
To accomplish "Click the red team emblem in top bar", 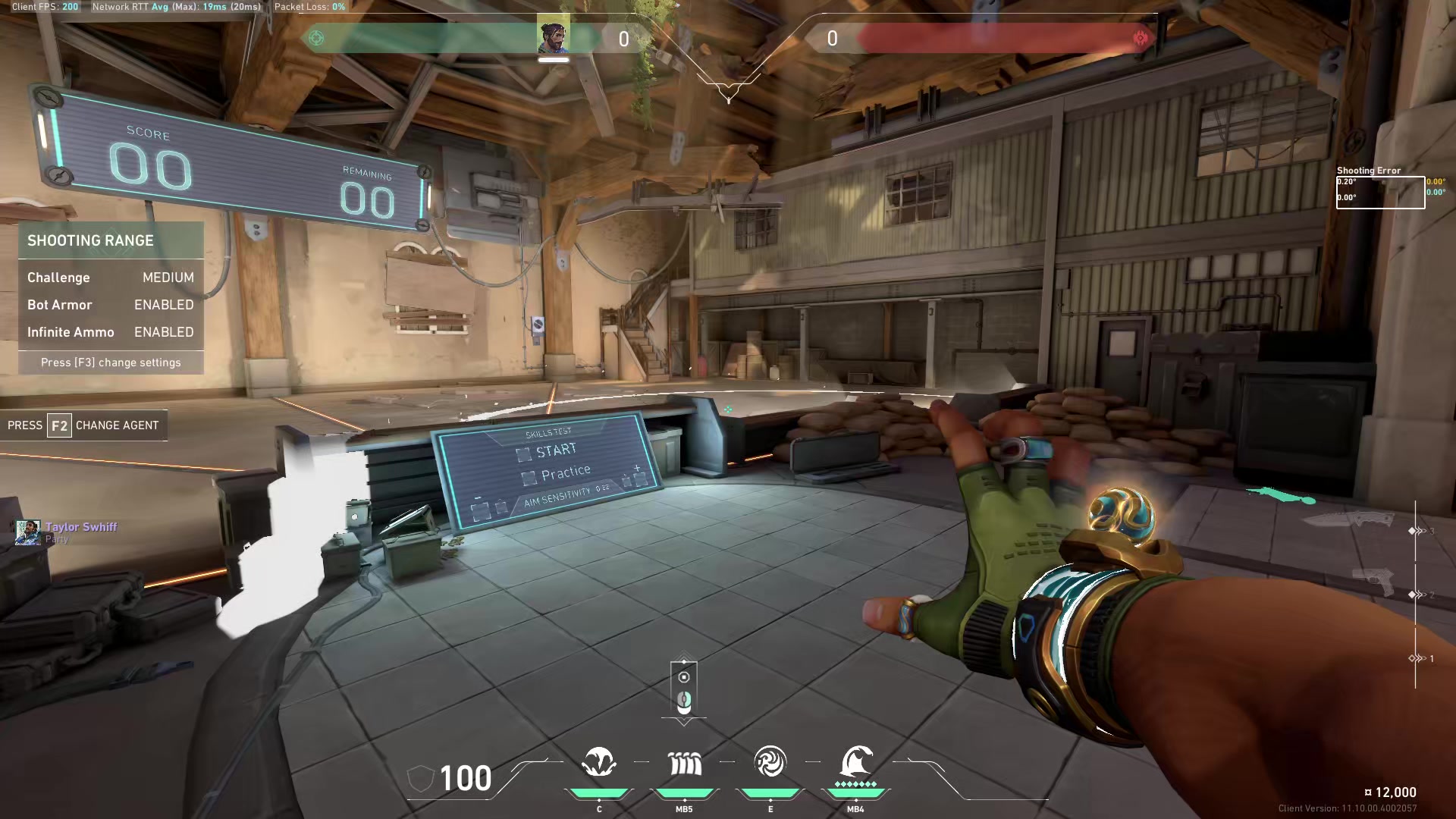I will [1140, 38].
